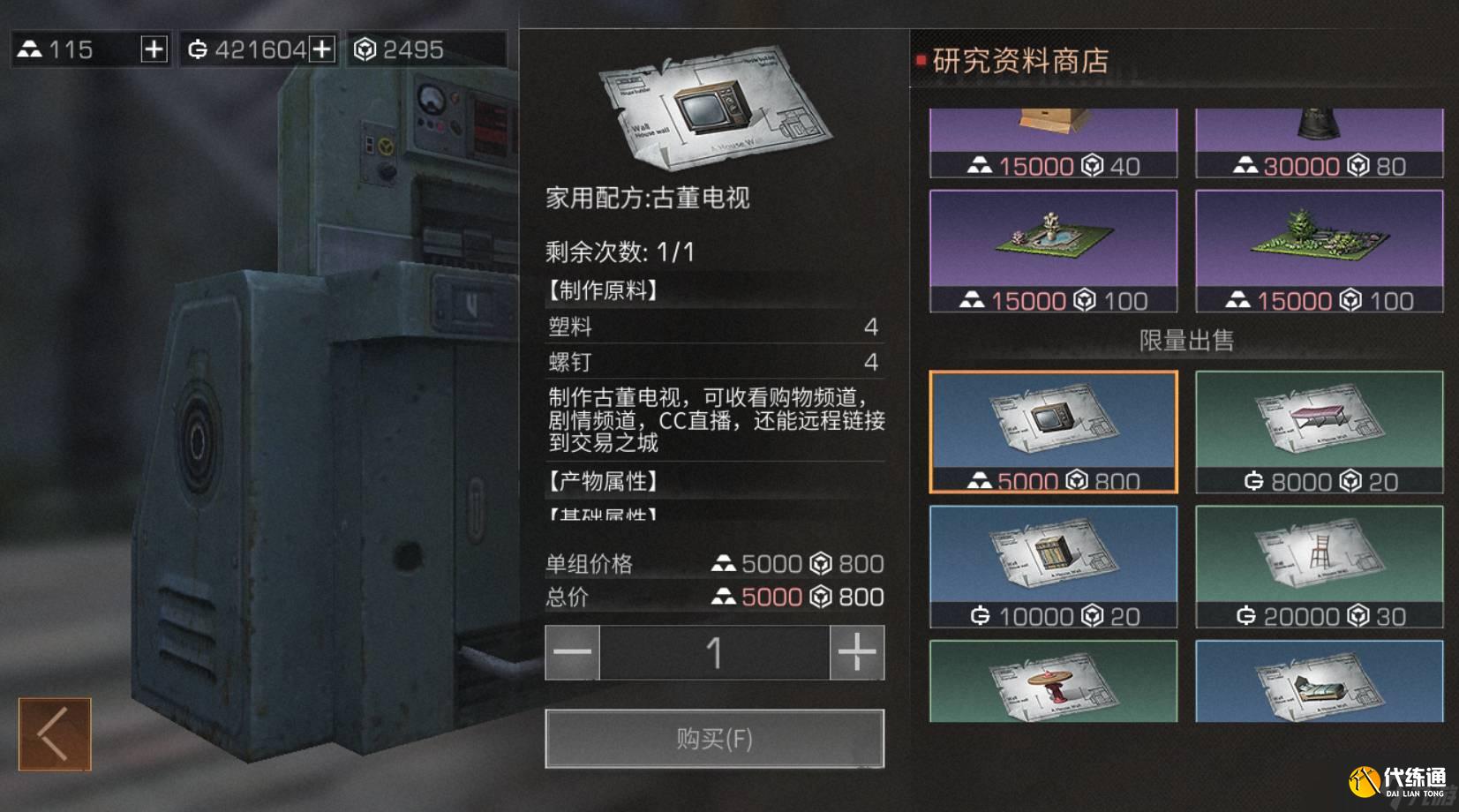Viewport: 1459px width, 812px height.
Task: Click the plus icon beside the 421604 coin balance
Action: point(321,49)
